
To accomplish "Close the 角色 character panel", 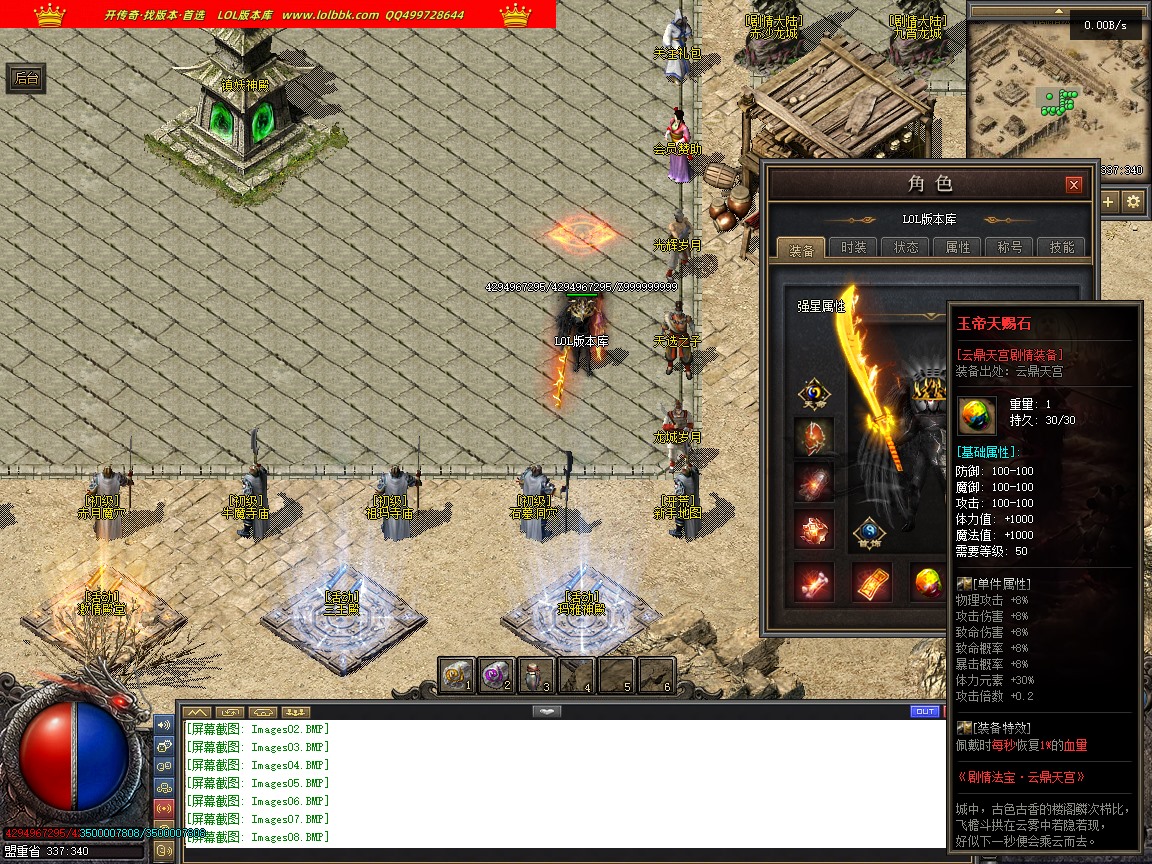I will tap(1074, 185).
